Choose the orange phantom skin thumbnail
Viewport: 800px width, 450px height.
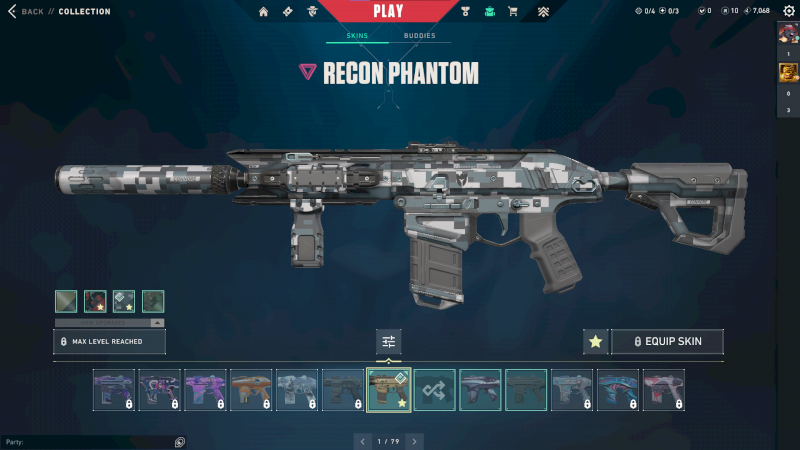click(x=251, y=390)
